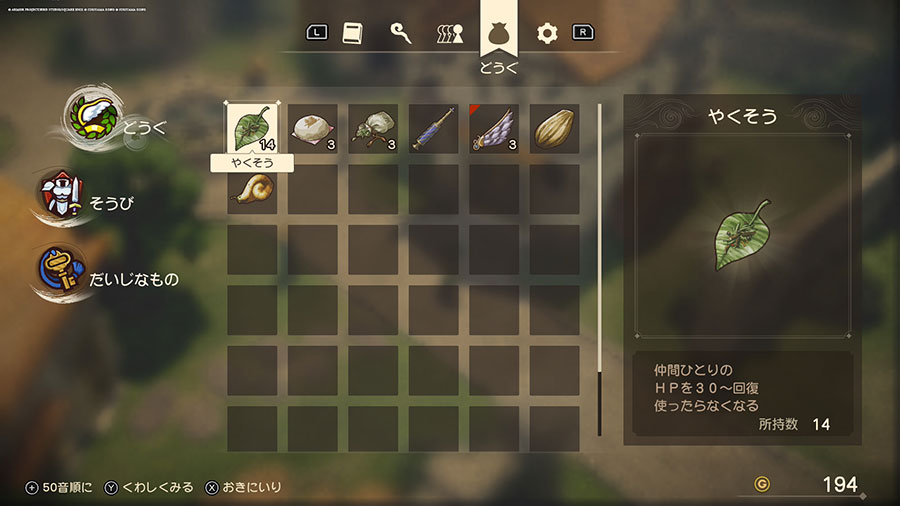Select the やくそう herb leaf slot
The image size is (900, 506).
pyautogui.click(x=251, y=129)
